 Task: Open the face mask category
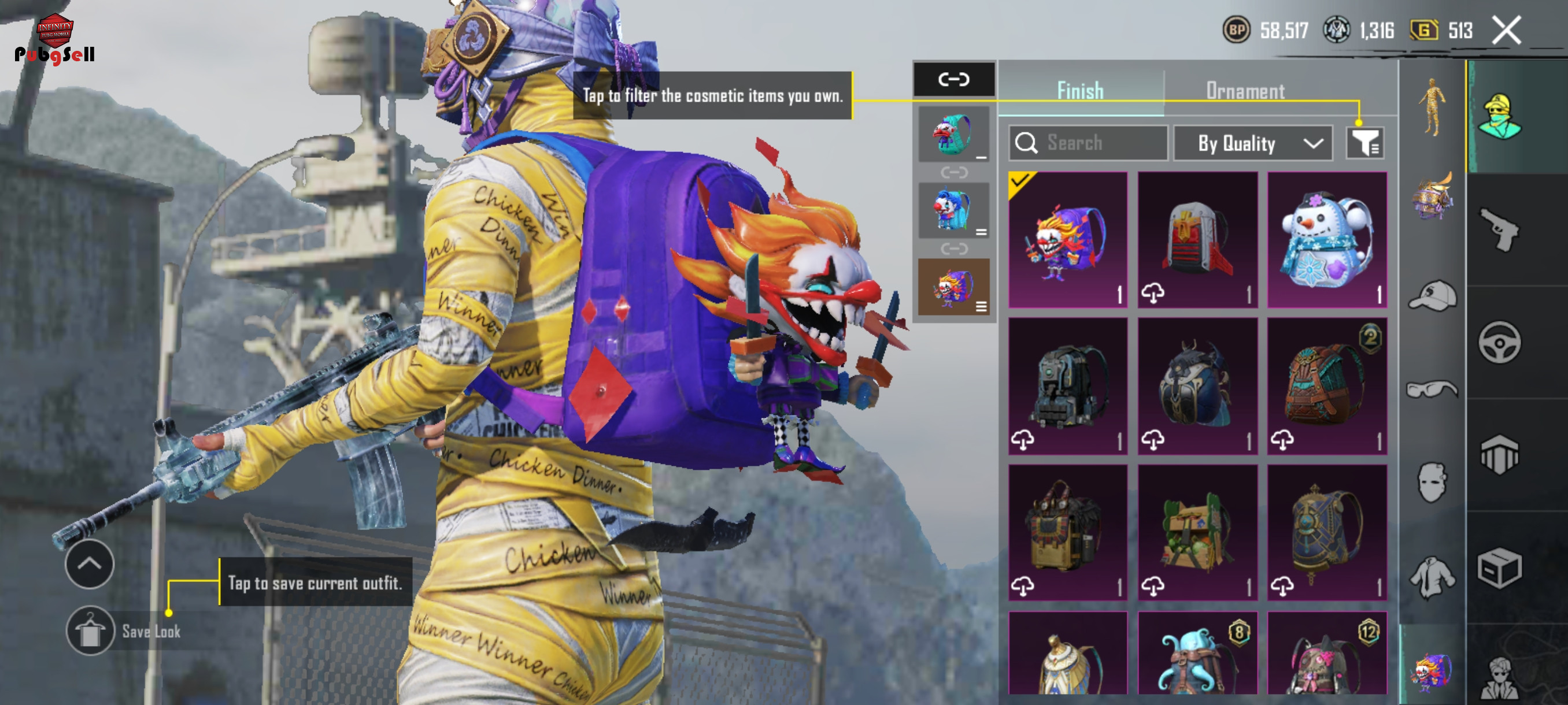coord(1432,483)
